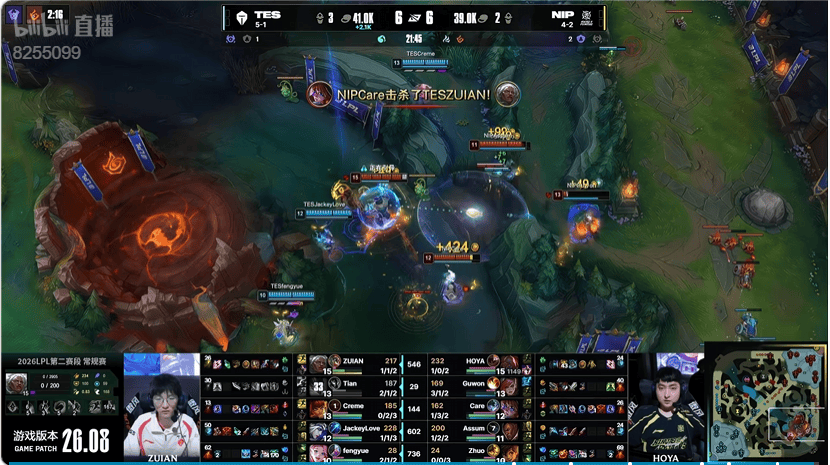Open the ZUIAN player camera feed
This screenshot has height=465, width=830.
[161, 406]
